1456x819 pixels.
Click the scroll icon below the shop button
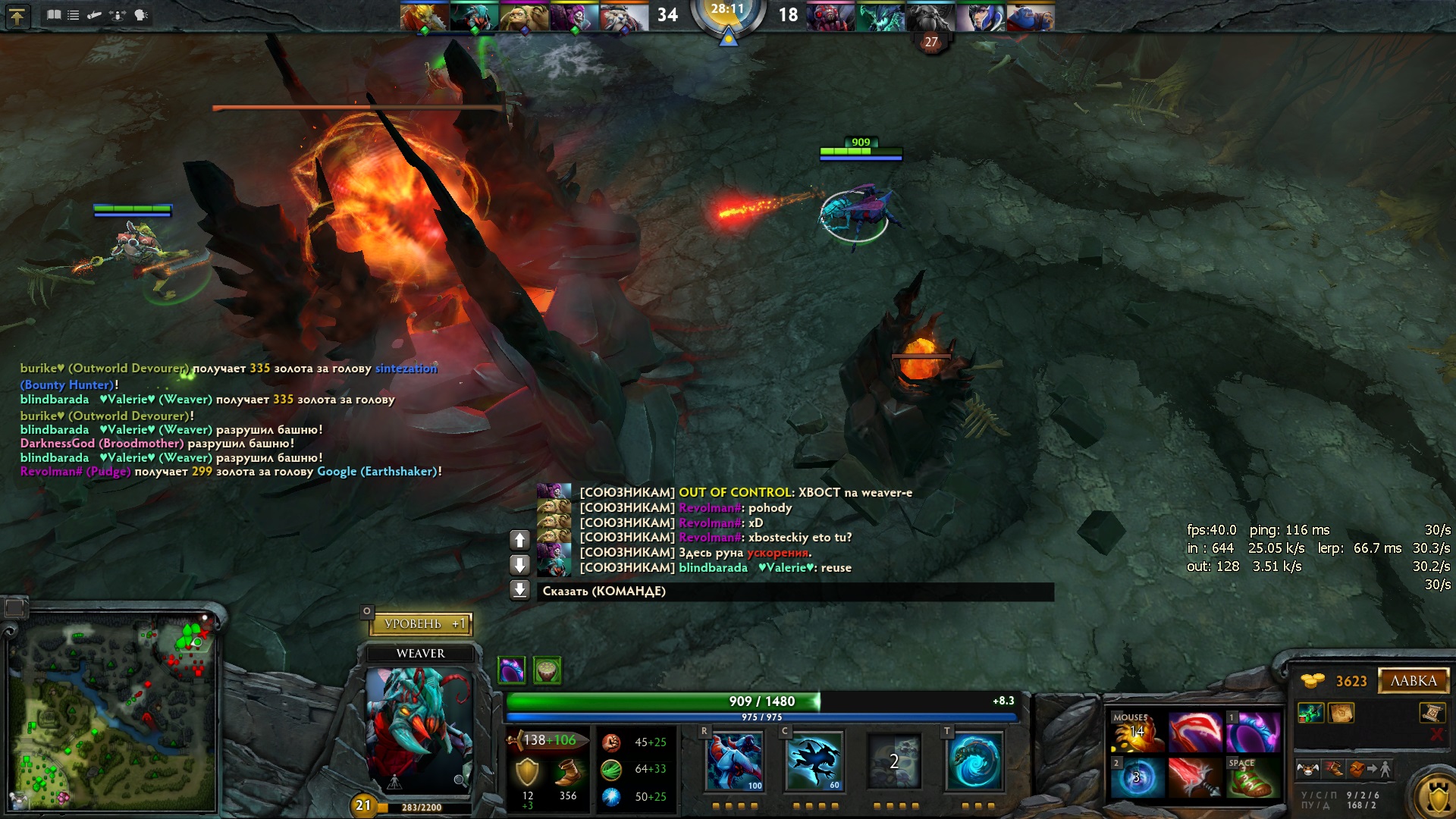[1432, 713]
